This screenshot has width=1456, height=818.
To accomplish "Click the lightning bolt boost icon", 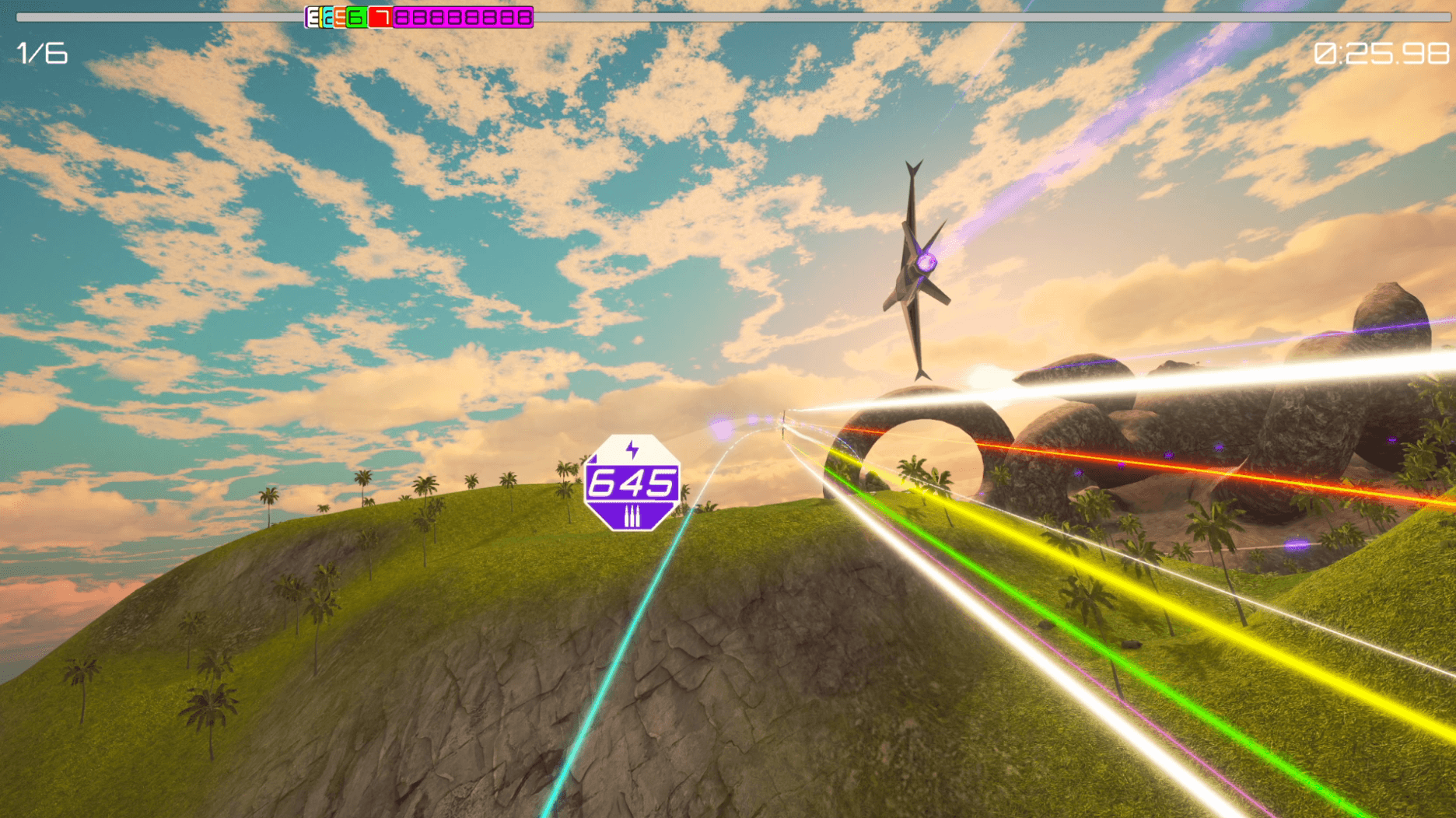I will click(632, 449).
